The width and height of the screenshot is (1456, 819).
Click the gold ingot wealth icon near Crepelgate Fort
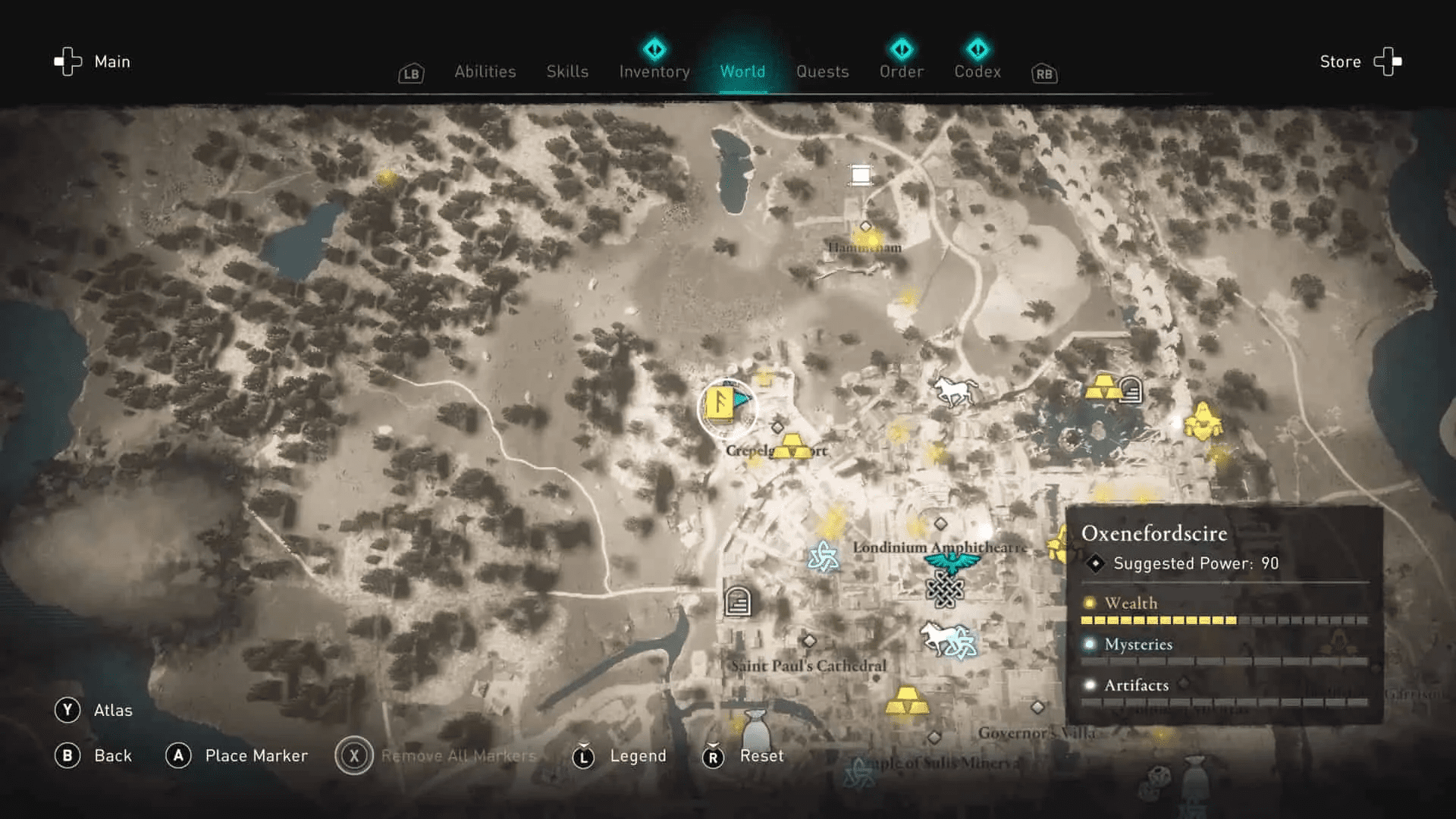pyautogui.click(x=793, y=444)
